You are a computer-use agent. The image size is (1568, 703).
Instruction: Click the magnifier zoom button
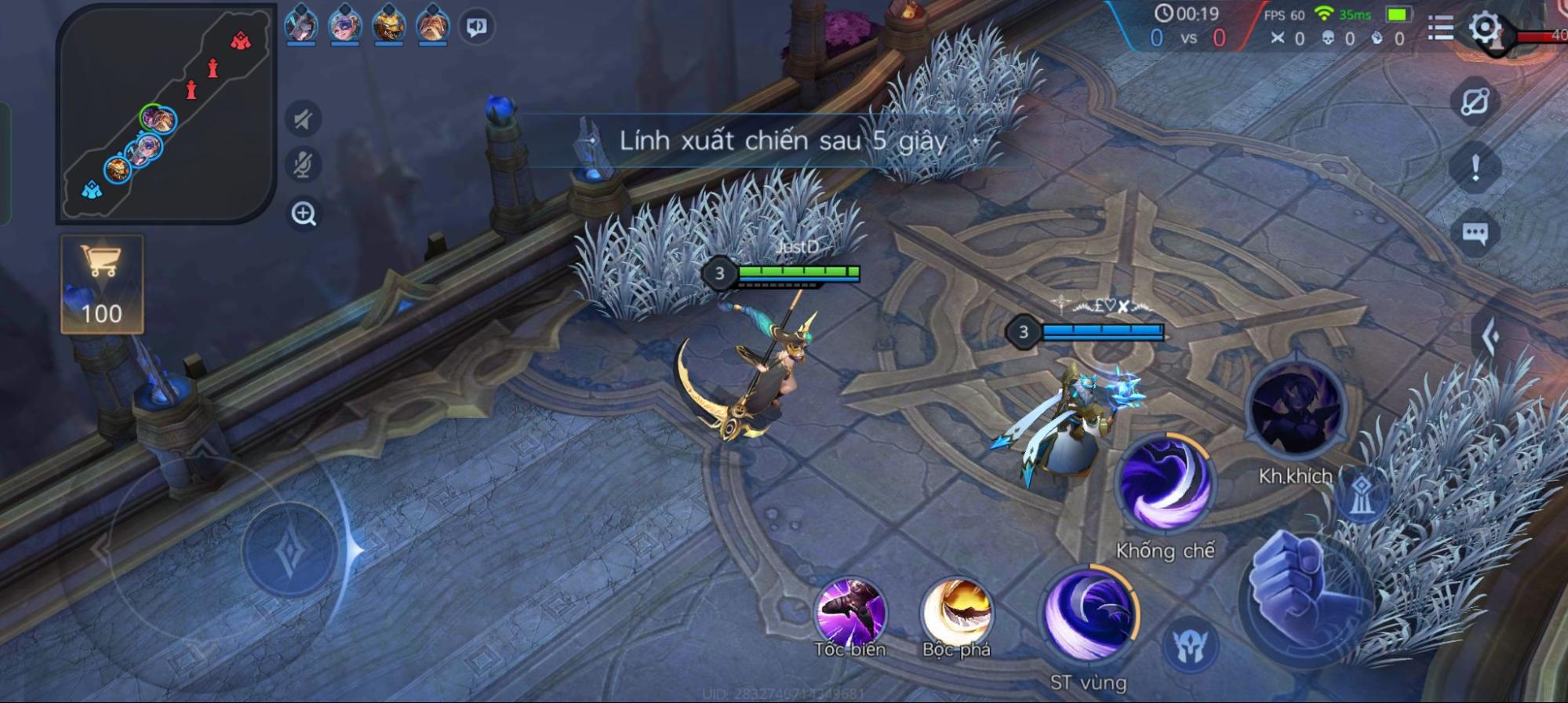tap(304, 213)
